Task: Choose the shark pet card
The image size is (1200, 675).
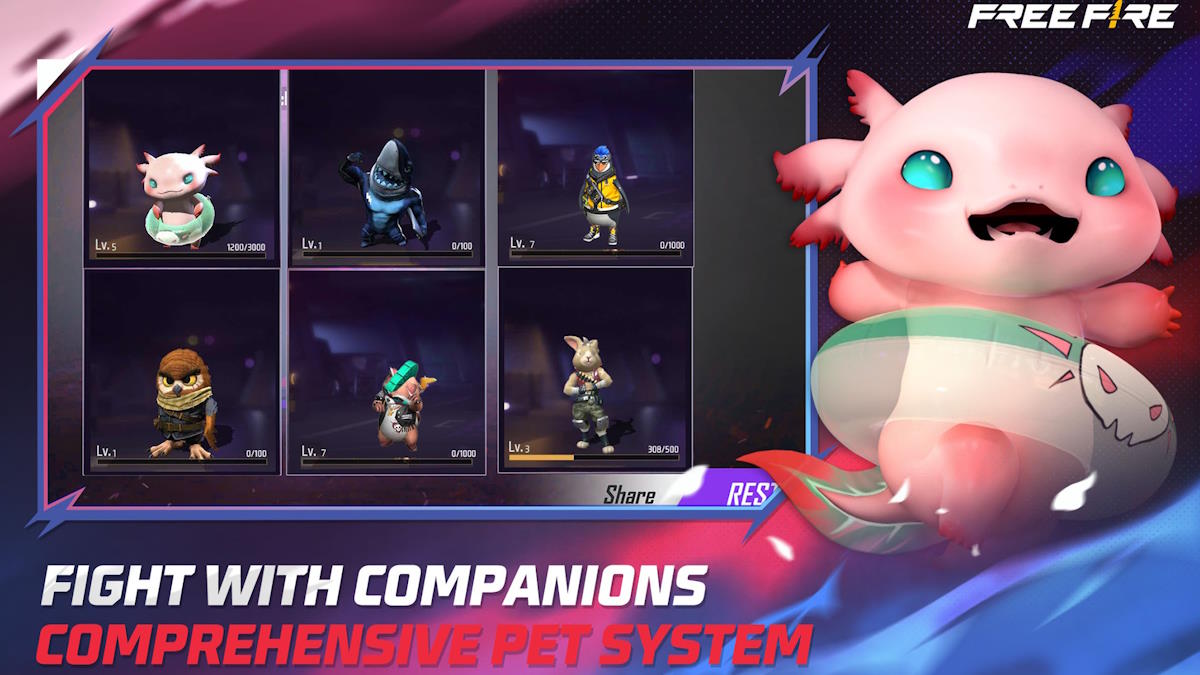Action: (387, 167)
